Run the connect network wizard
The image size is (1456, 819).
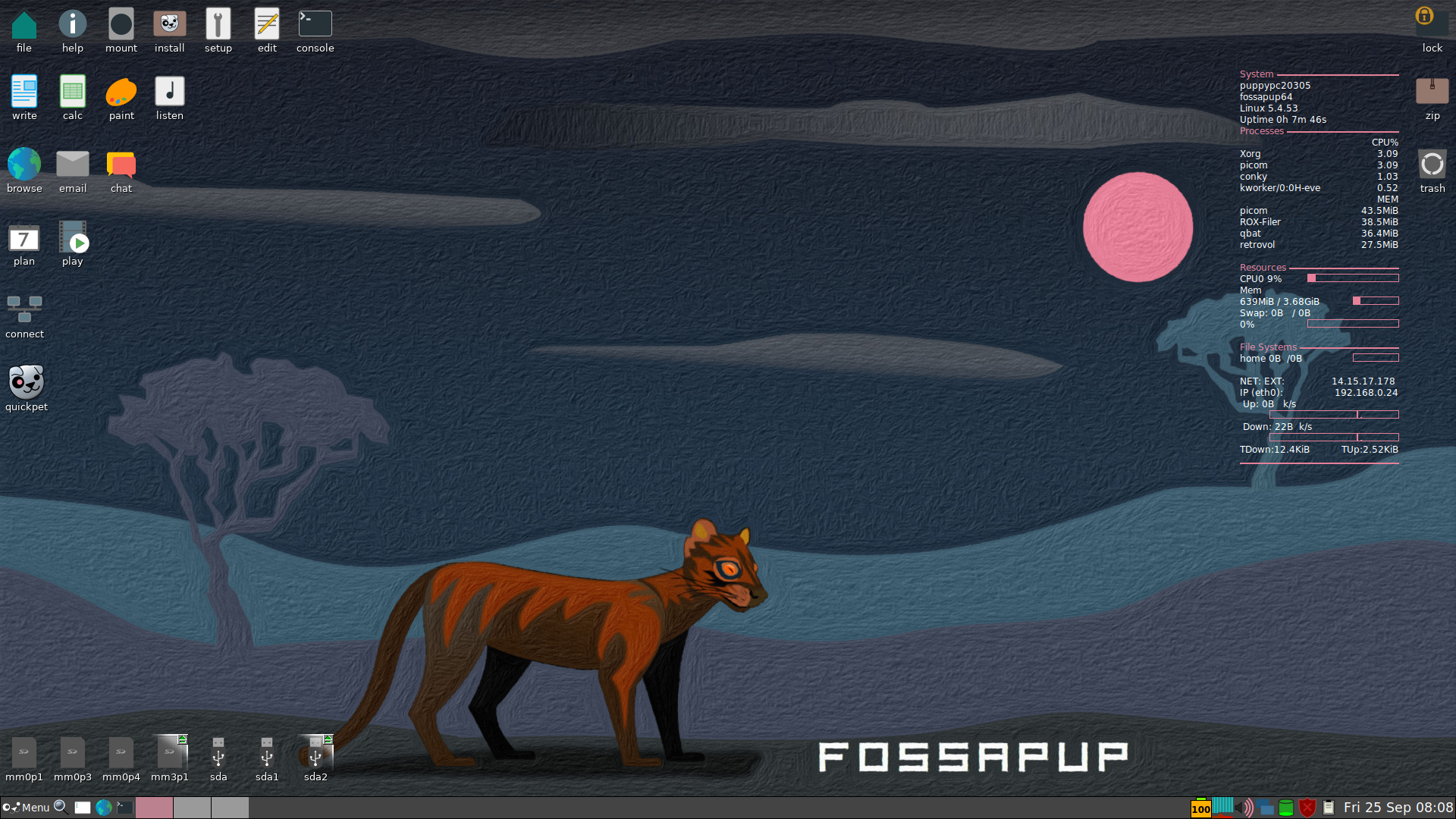click(24, 307)
